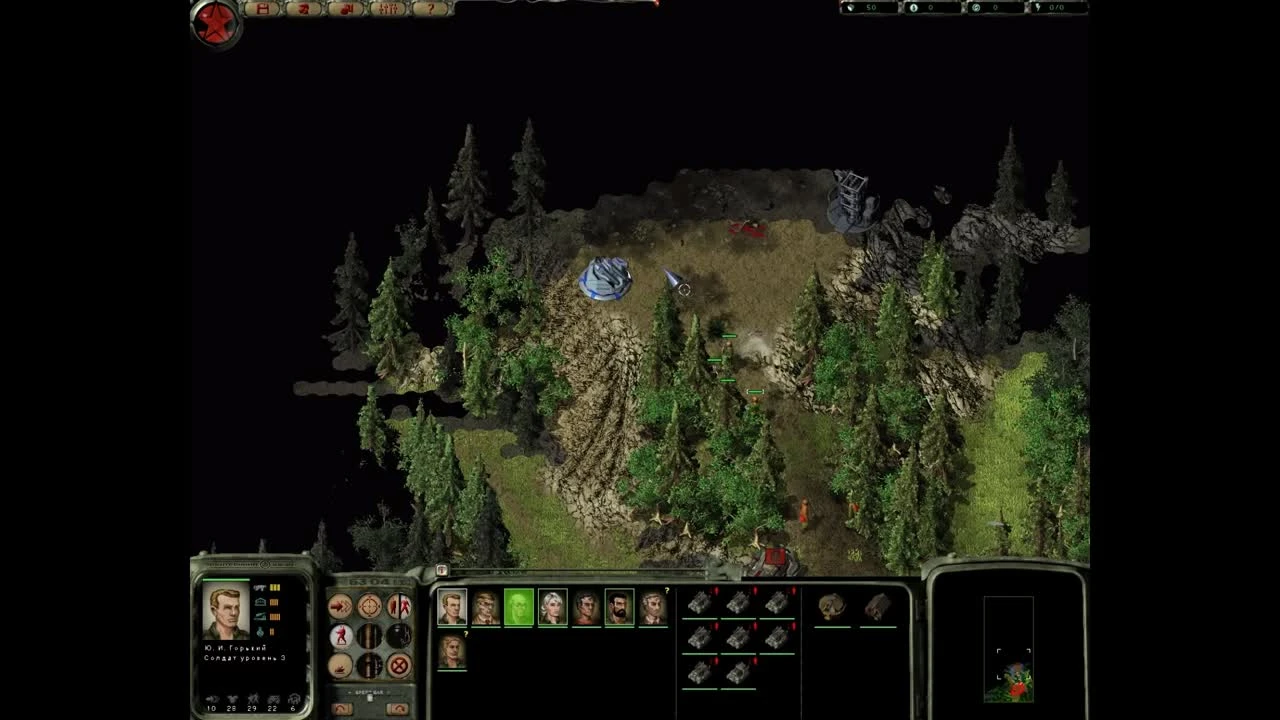Select the crosshair attack command

click(369, 606)
